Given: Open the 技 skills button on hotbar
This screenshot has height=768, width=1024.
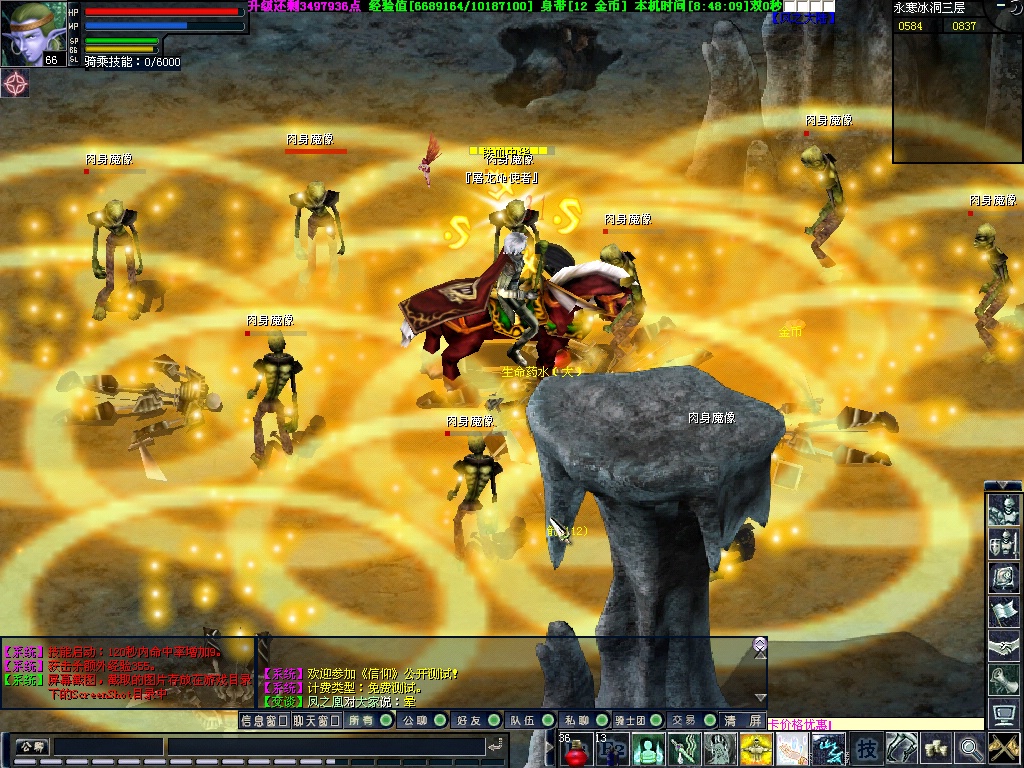Looking at the screenshot, I should 868,748.
